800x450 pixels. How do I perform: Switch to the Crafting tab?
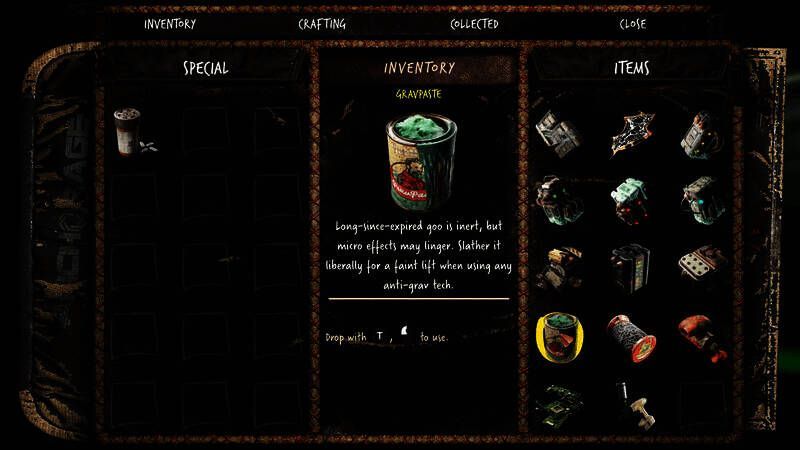click(322, 24)
